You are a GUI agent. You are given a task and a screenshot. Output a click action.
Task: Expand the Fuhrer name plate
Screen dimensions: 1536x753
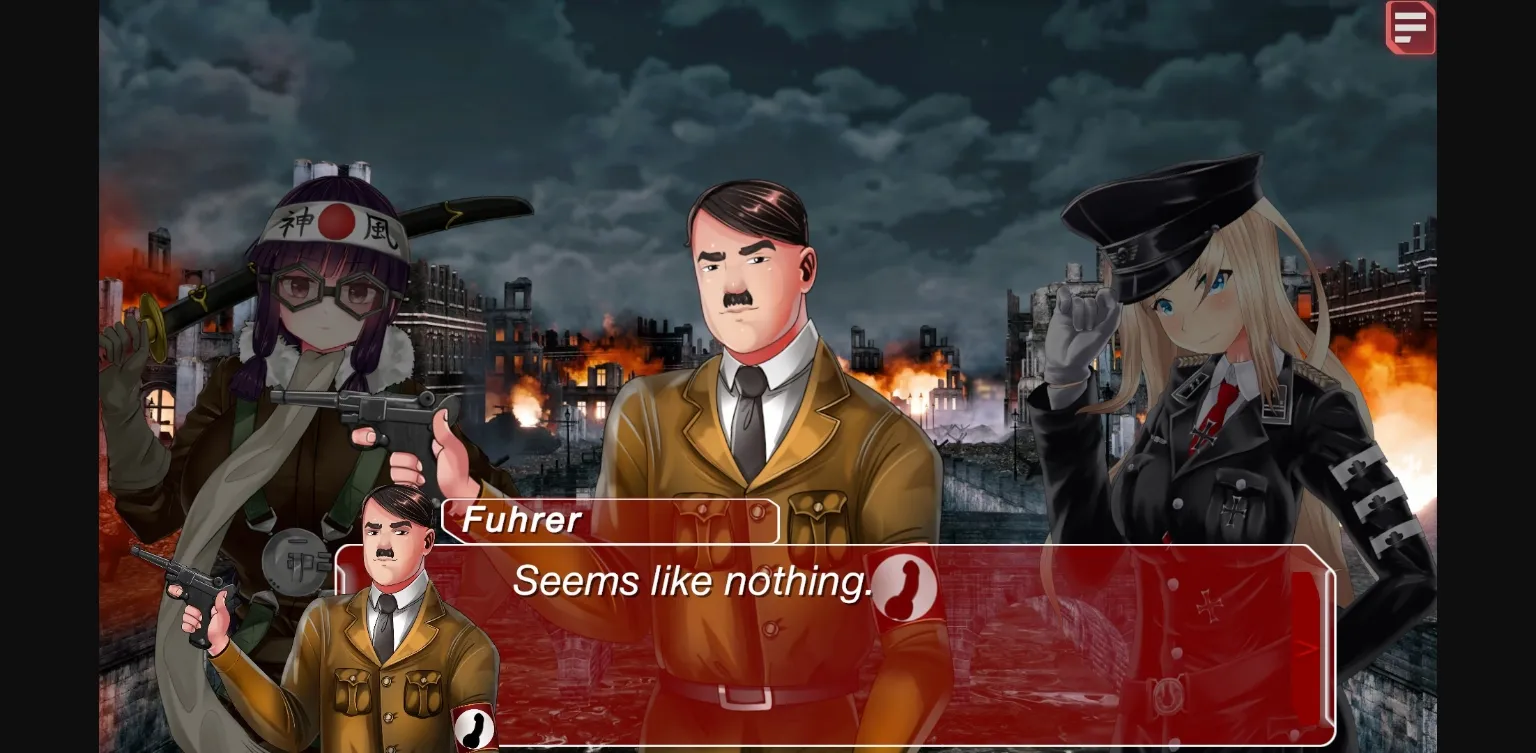(610, 520)
